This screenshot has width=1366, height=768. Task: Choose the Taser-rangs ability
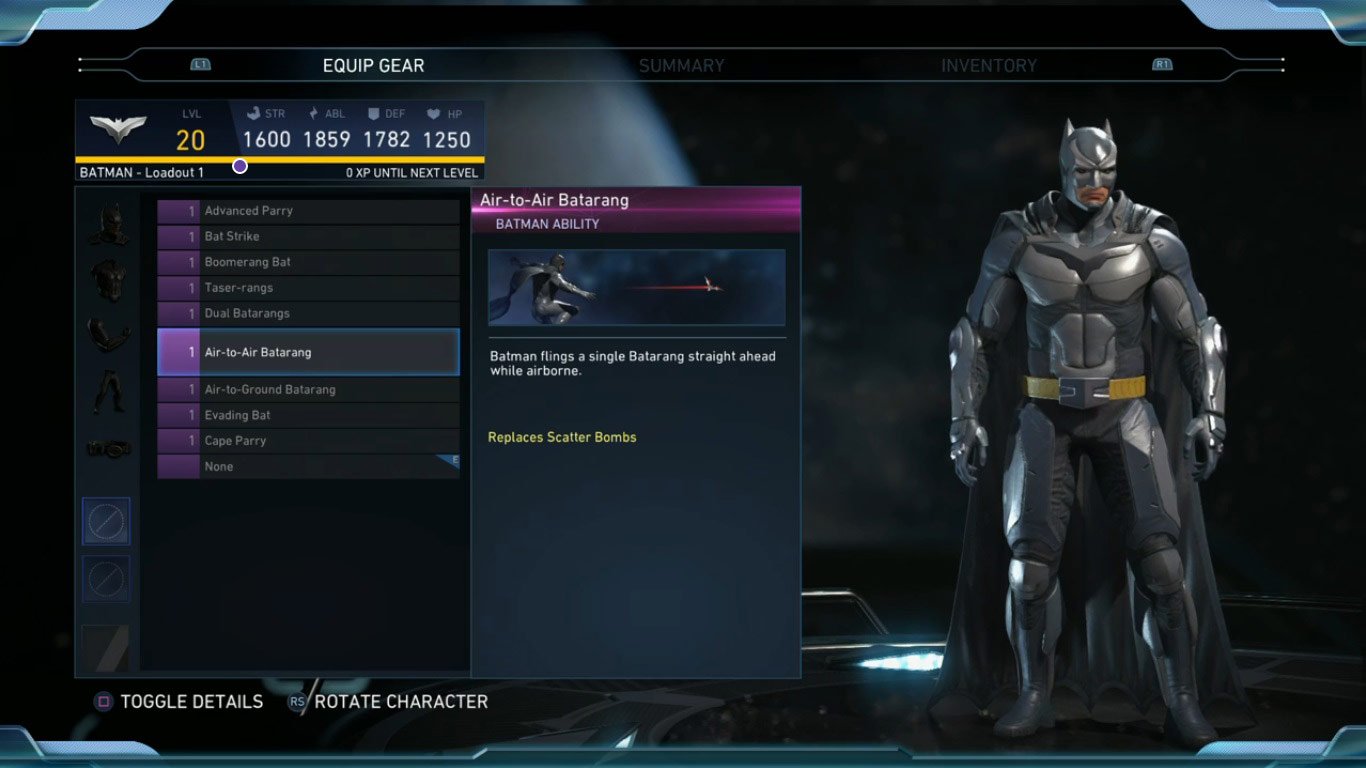[308, 288]
